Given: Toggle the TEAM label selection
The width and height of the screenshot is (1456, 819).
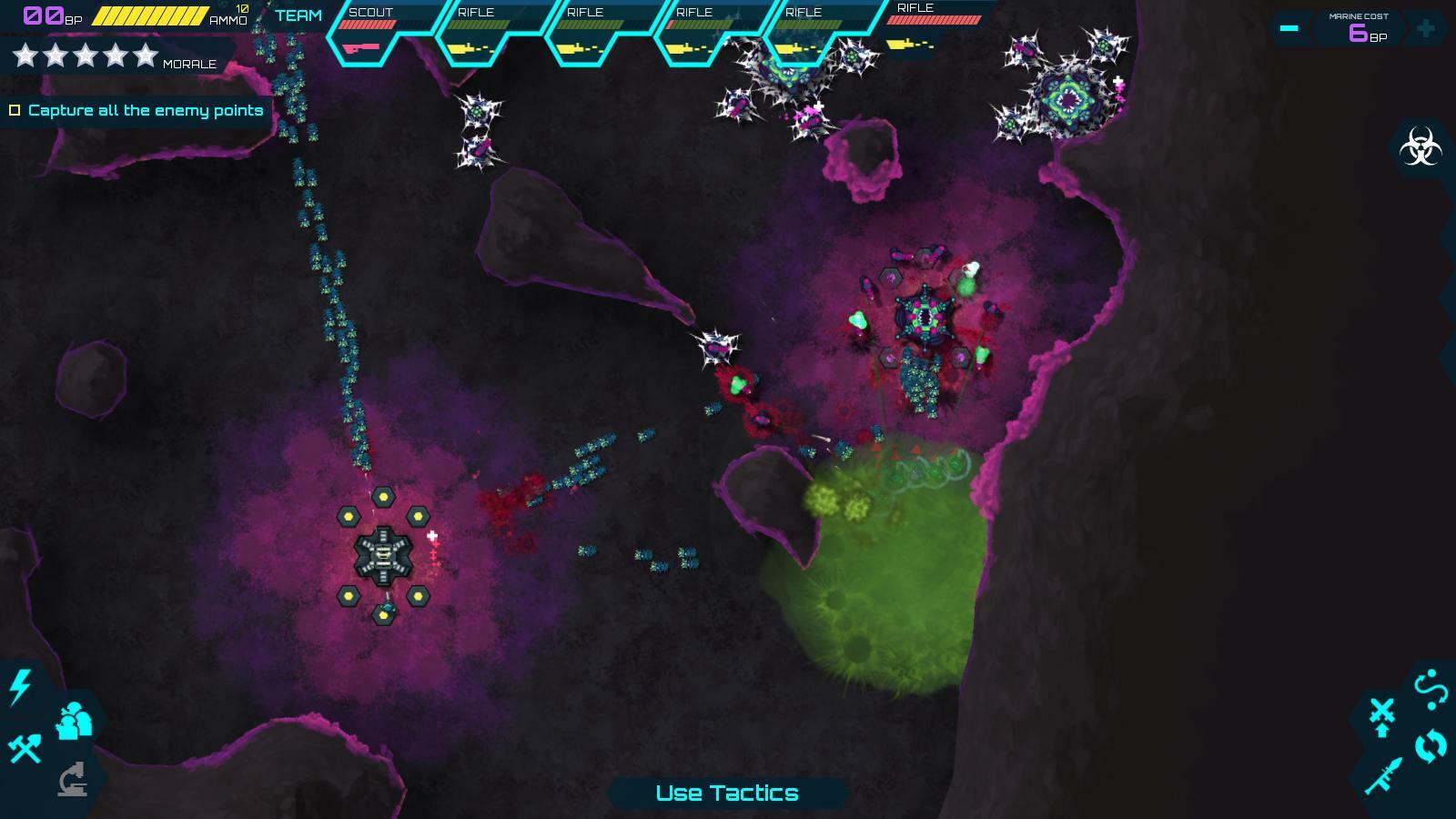Looking at the screenshot, I should (x=300, y=15).
